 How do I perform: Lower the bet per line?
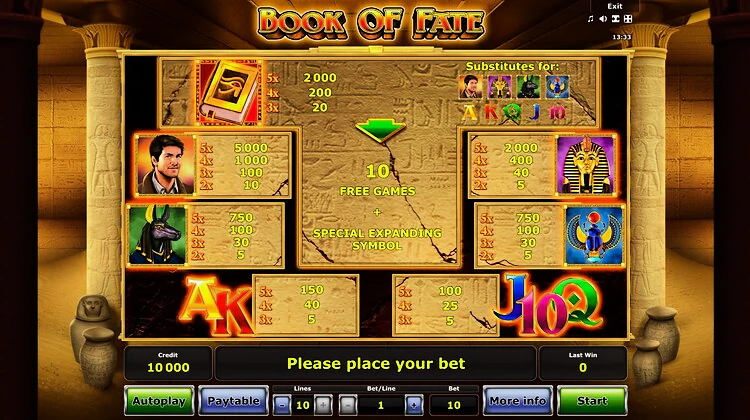coord(347,404)
